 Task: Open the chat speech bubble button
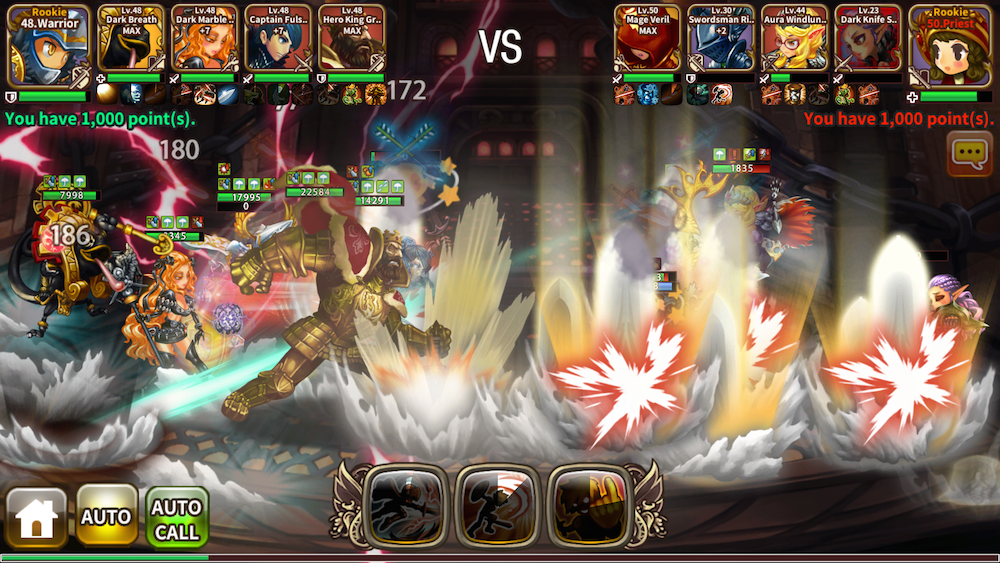tap(969, 153)
